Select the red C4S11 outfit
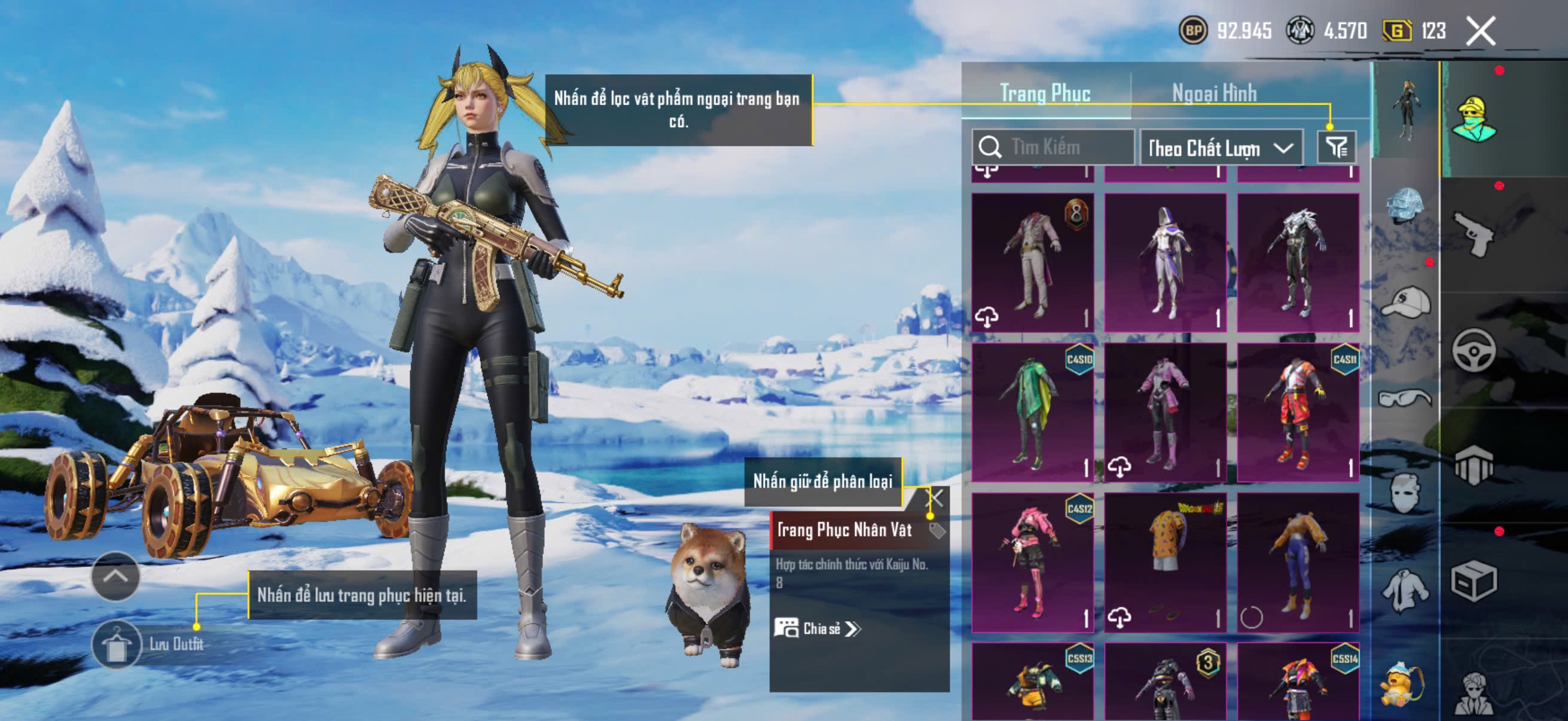1568x721 pixels. pyautogui.click(x=1298, y=413)
